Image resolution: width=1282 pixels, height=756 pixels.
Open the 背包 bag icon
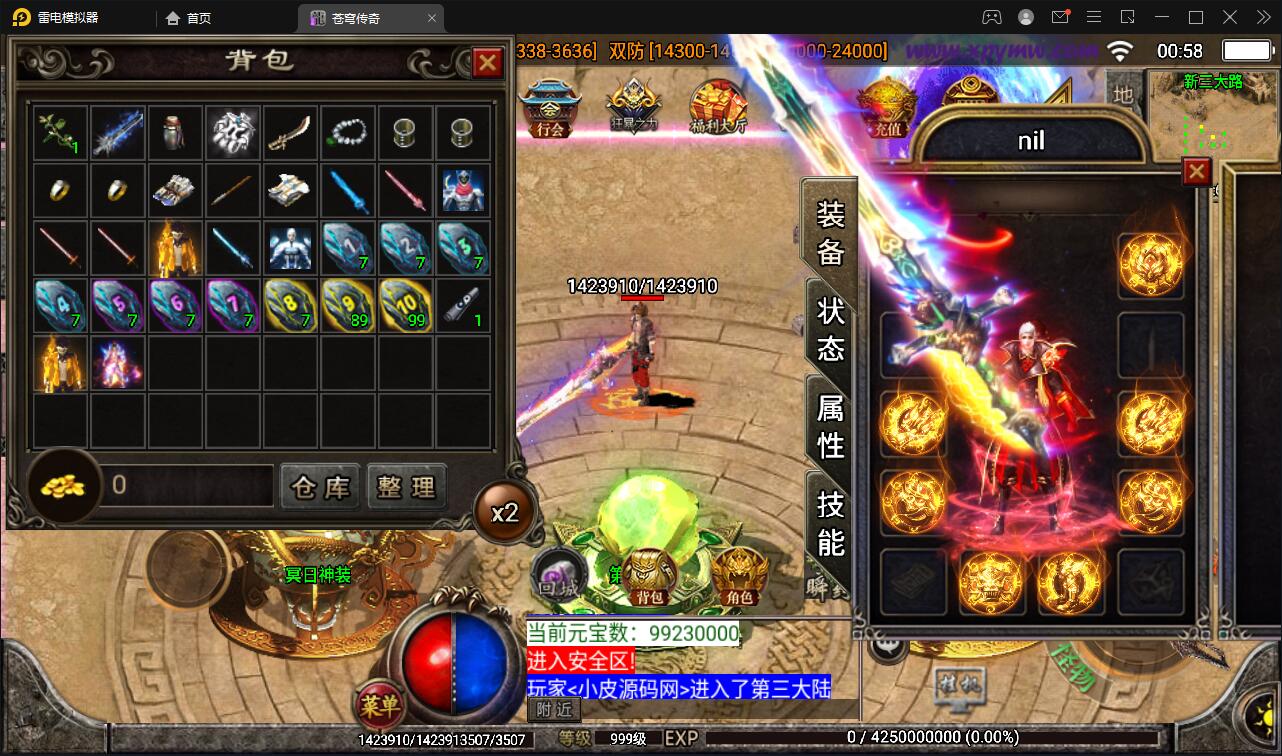point(649,576)
